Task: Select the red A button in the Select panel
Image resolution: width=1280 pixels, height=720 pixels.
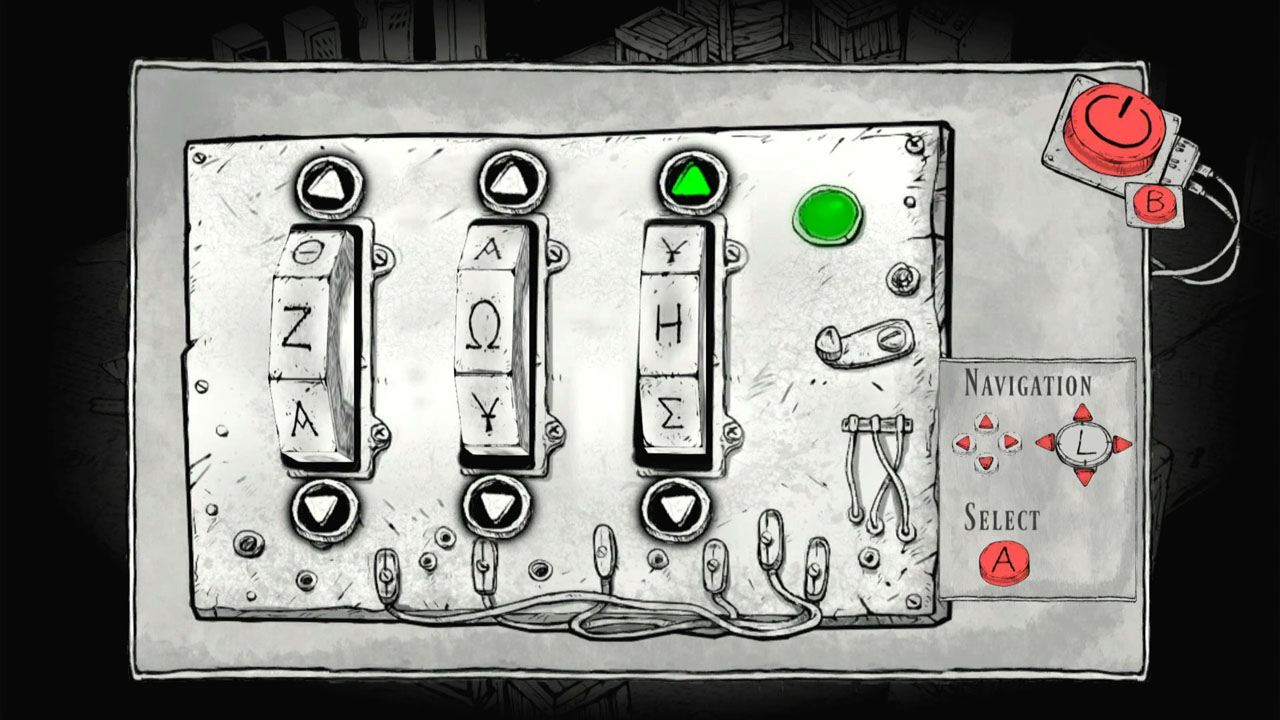Action: click(1004, 561)
